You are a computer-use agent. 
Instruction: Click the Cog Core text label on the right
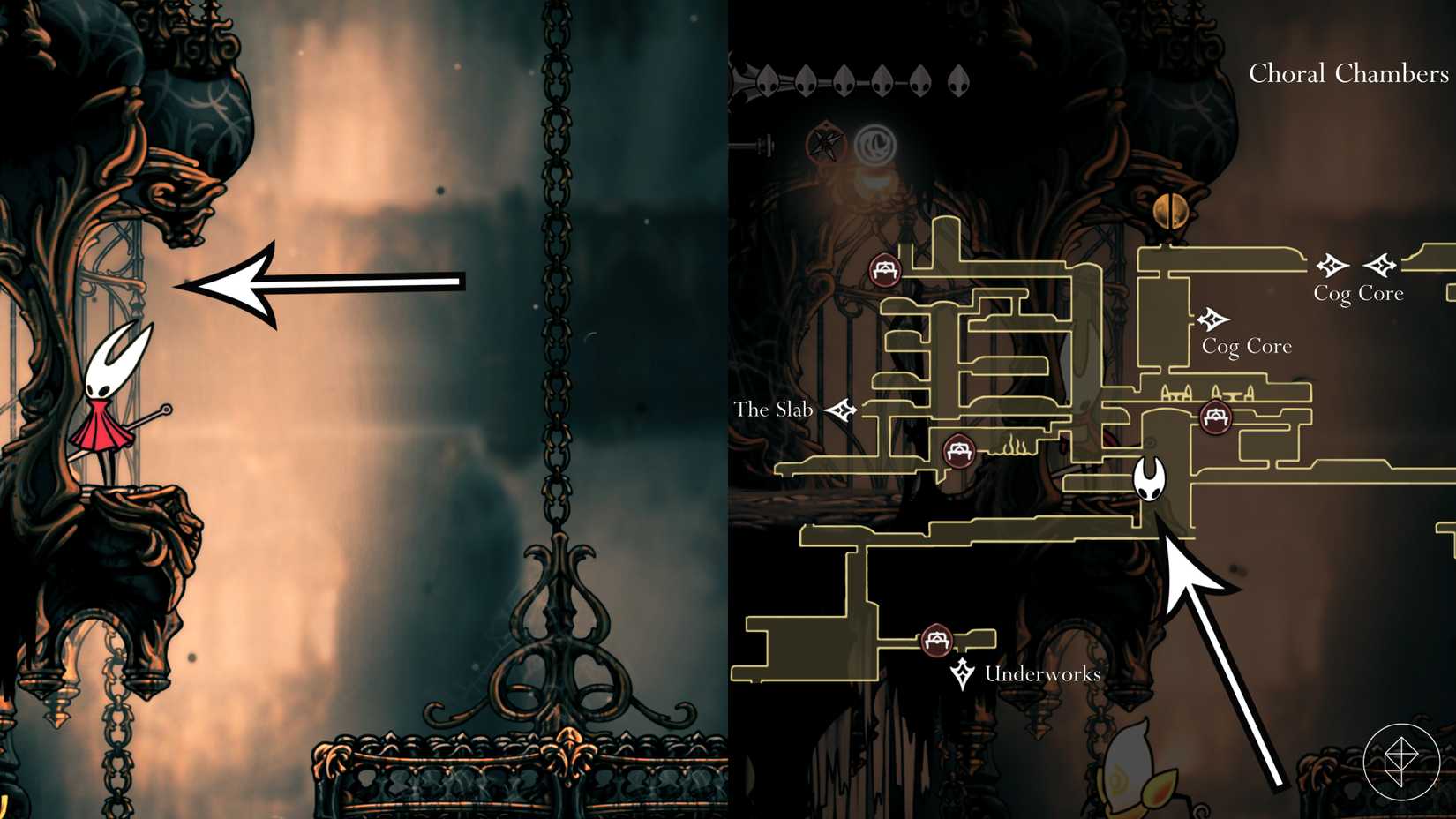tap(1359, 292)
